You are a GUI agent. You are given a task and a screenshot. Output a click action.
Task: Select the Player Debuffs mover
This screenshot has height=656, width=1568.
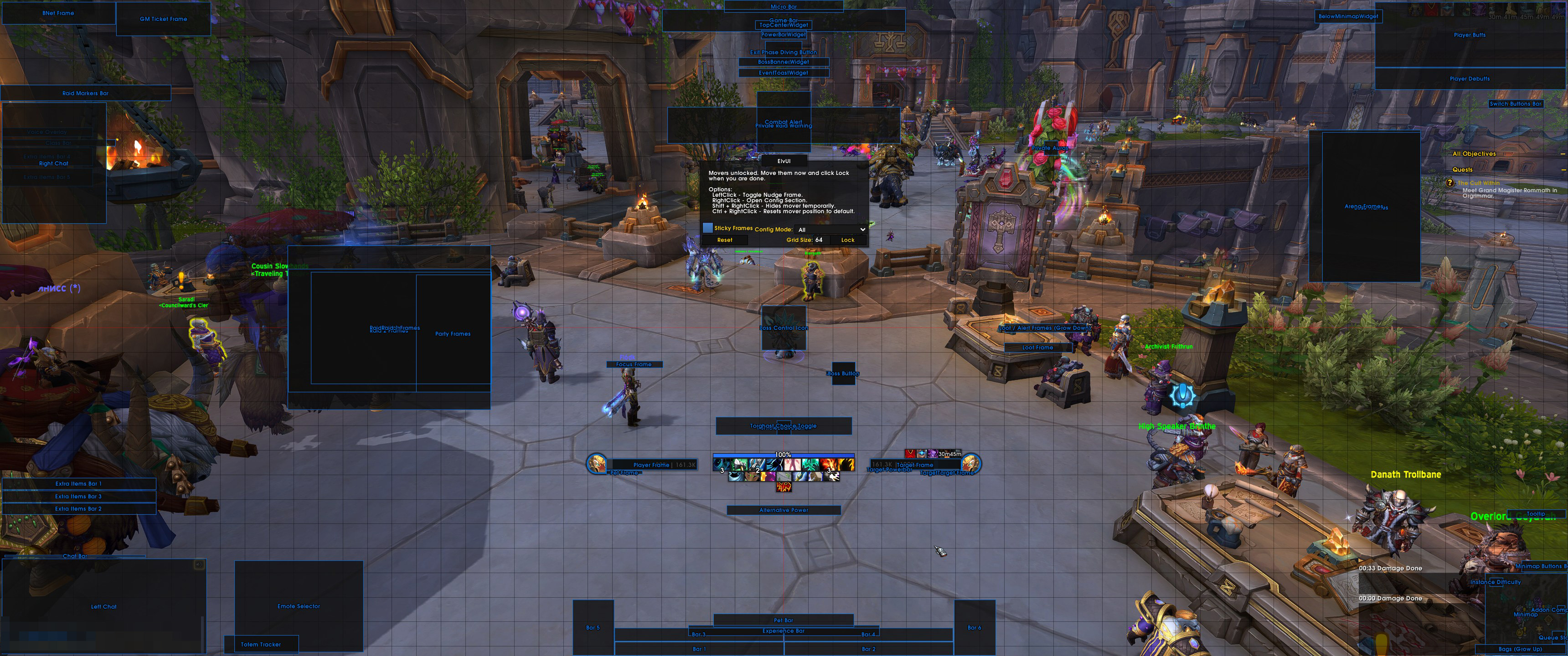1470,78
